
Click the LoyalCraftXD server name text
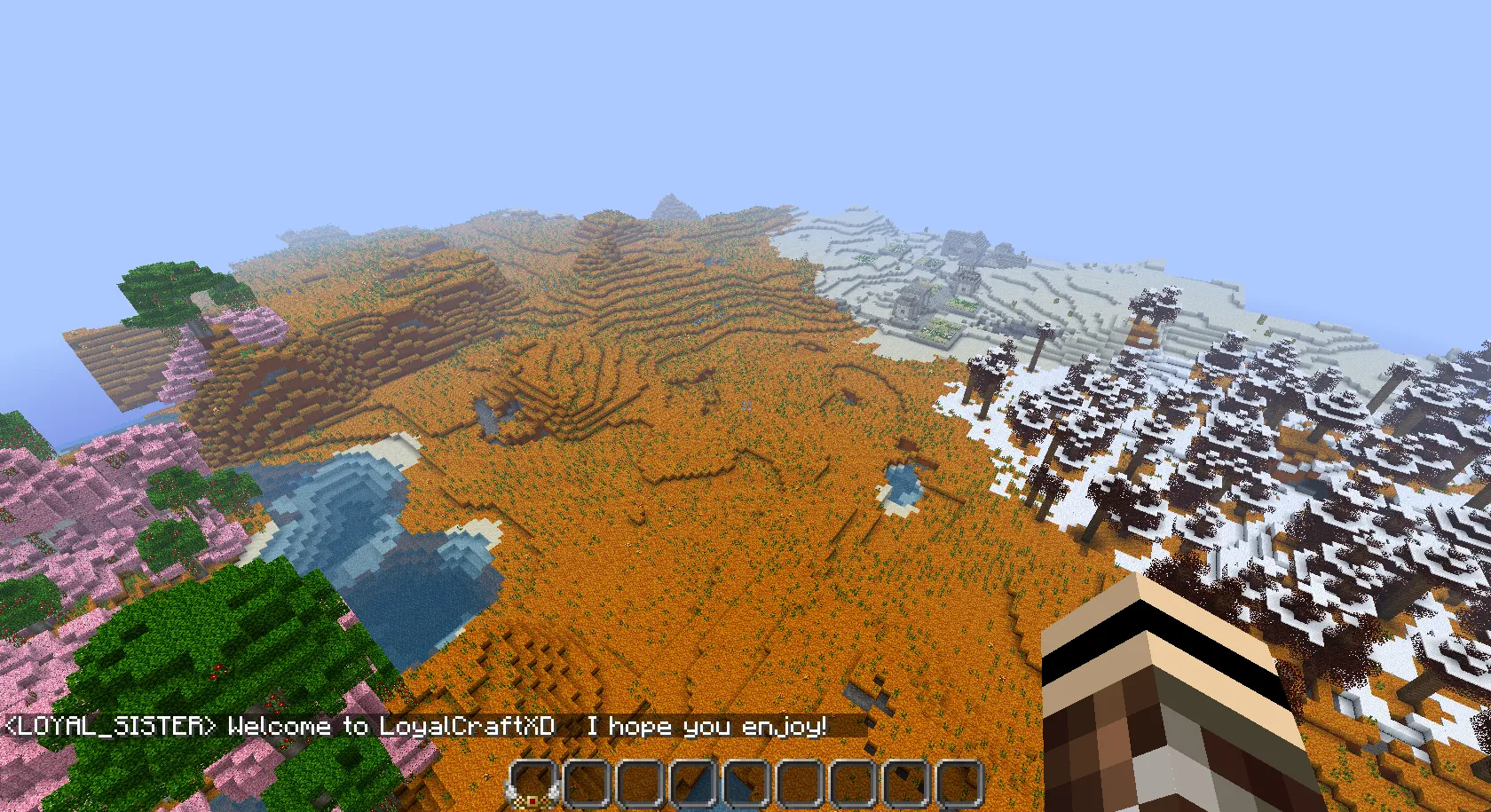(x=466, y=728)
